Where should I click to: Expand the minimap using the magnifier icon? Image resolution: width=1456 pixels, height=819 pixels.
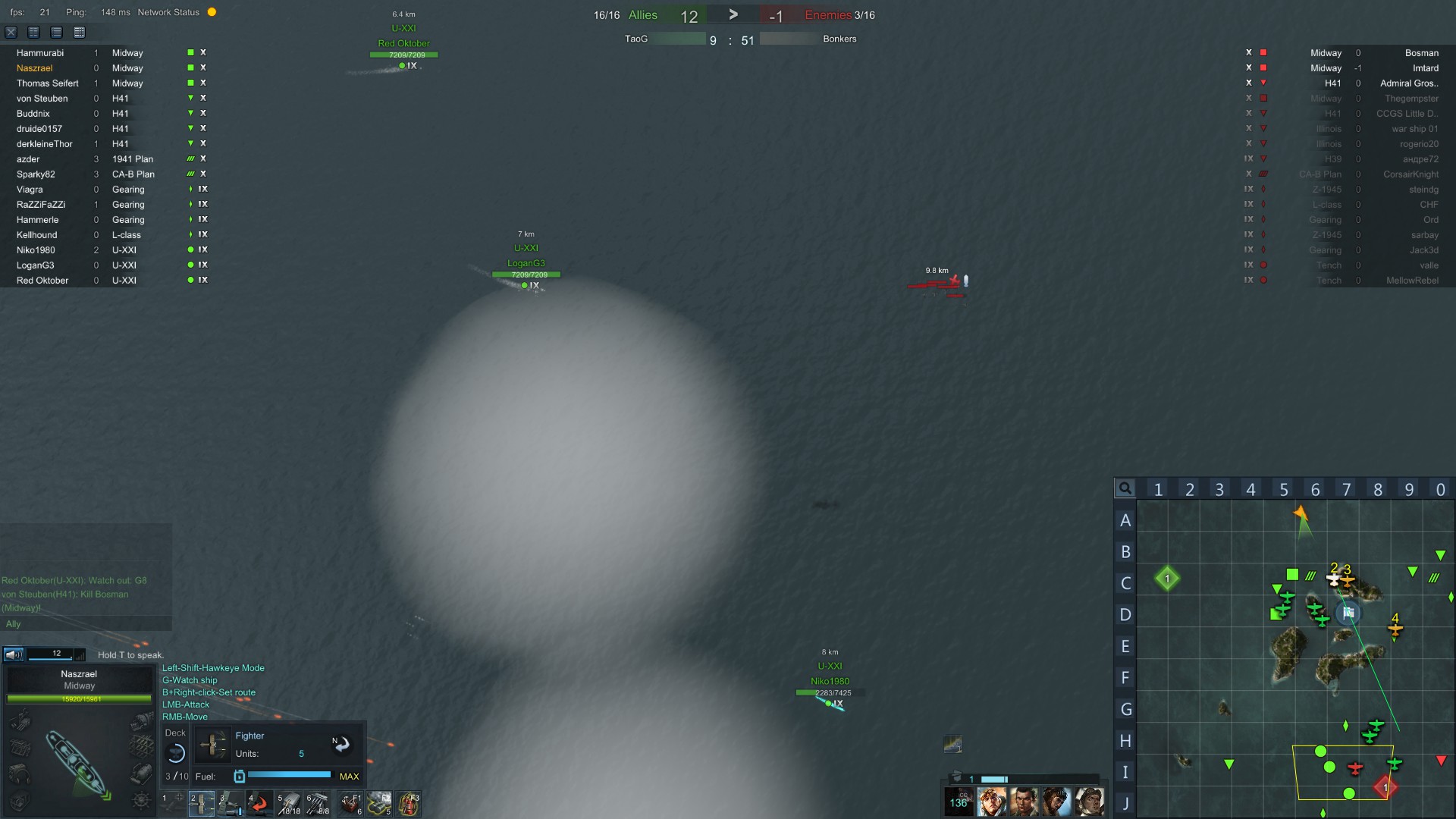pyautogui.click(x=1125, y=488)
